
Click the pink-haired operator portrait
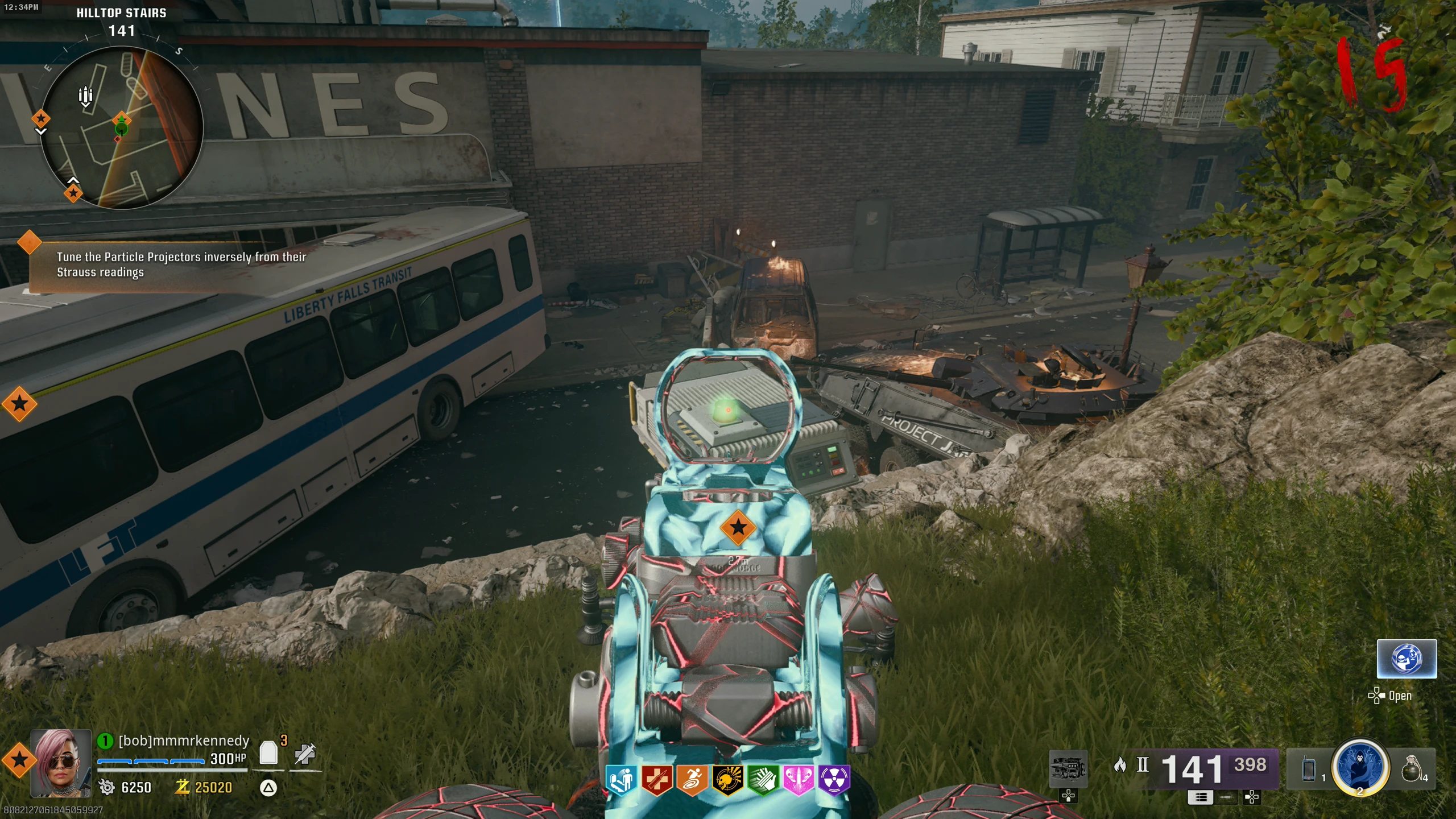click(61, 762)
